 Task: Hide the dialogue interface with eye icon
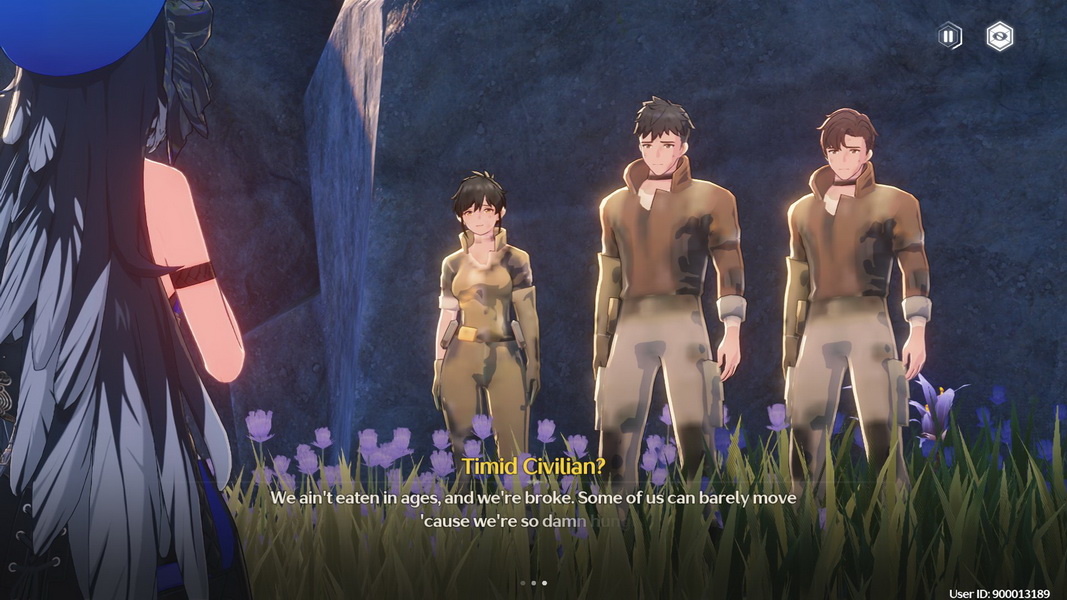pyautogui.click(x=999, y=37)
